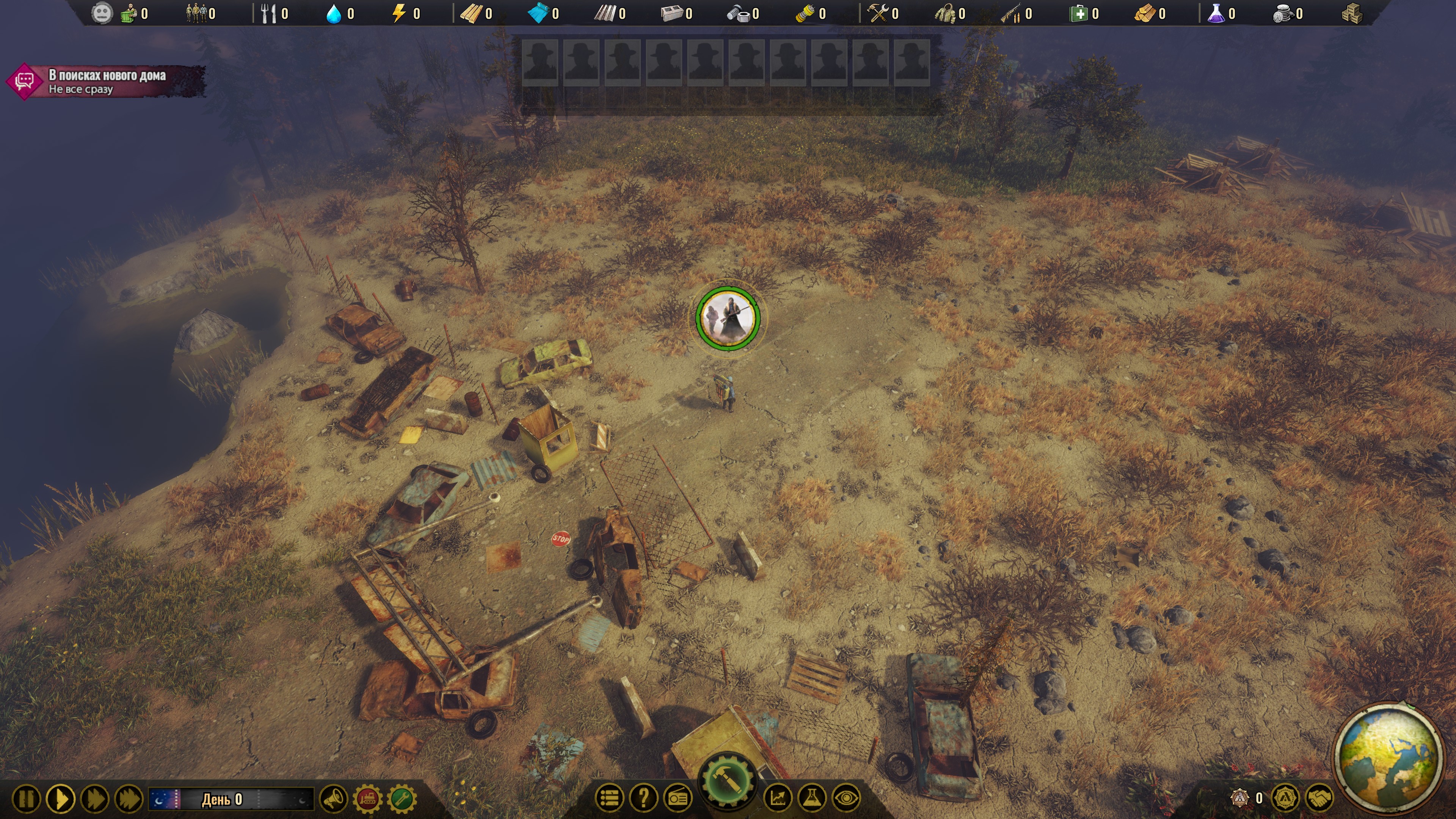Click the settlement mood face icon
The width and height of the screenshot is (1456, 819).
tap(102, 14)
